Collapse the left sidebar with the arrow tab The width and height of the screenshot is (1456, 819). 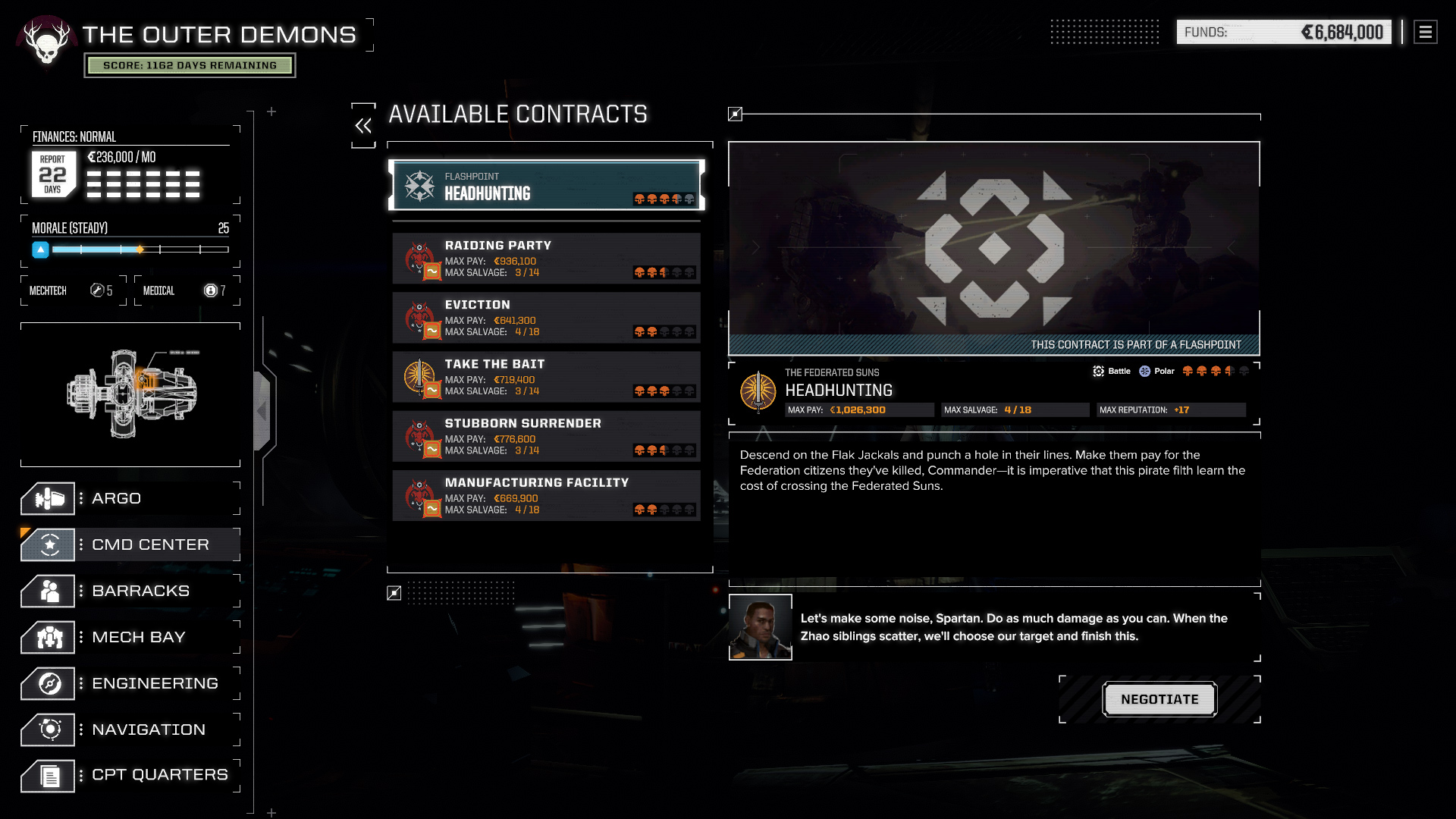[x=262, y=411]
